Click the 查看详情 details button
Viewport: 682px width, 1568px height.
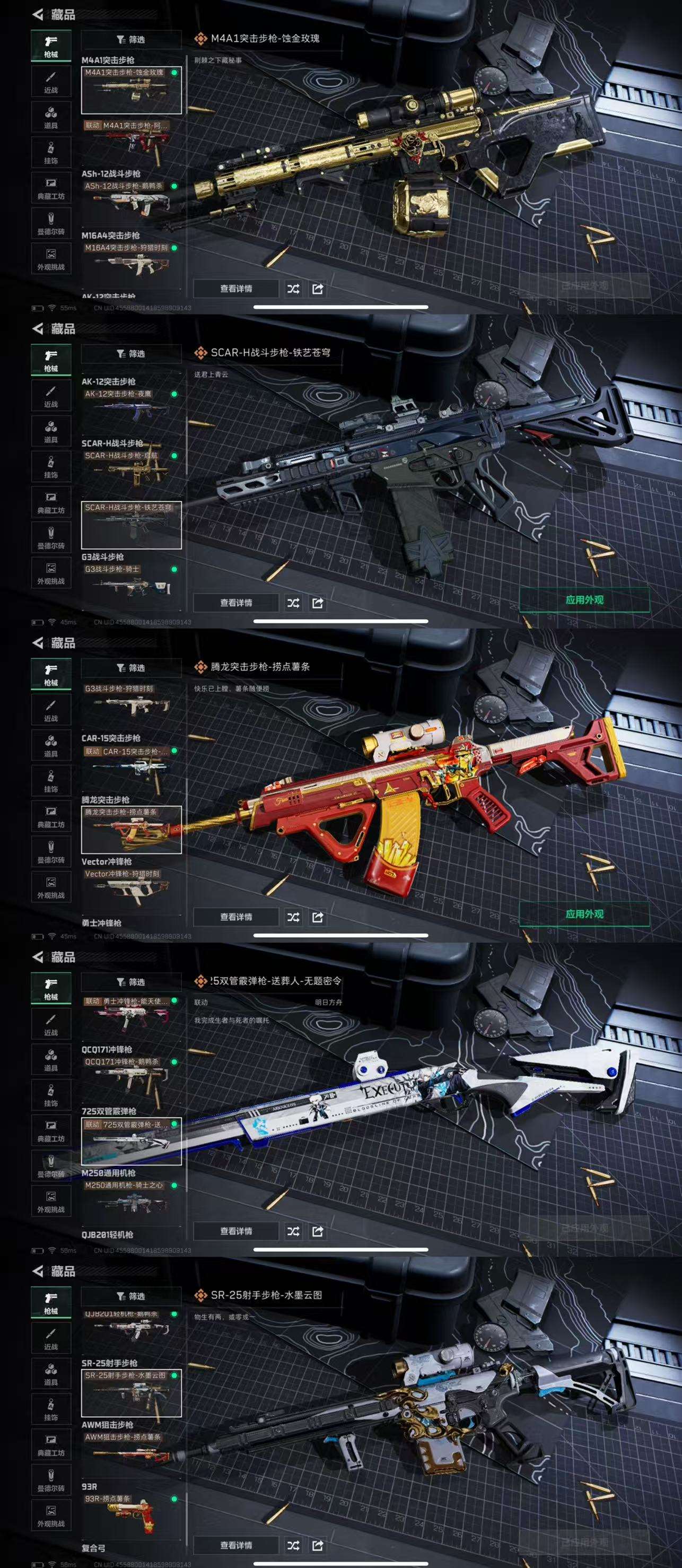coord(237,289)
